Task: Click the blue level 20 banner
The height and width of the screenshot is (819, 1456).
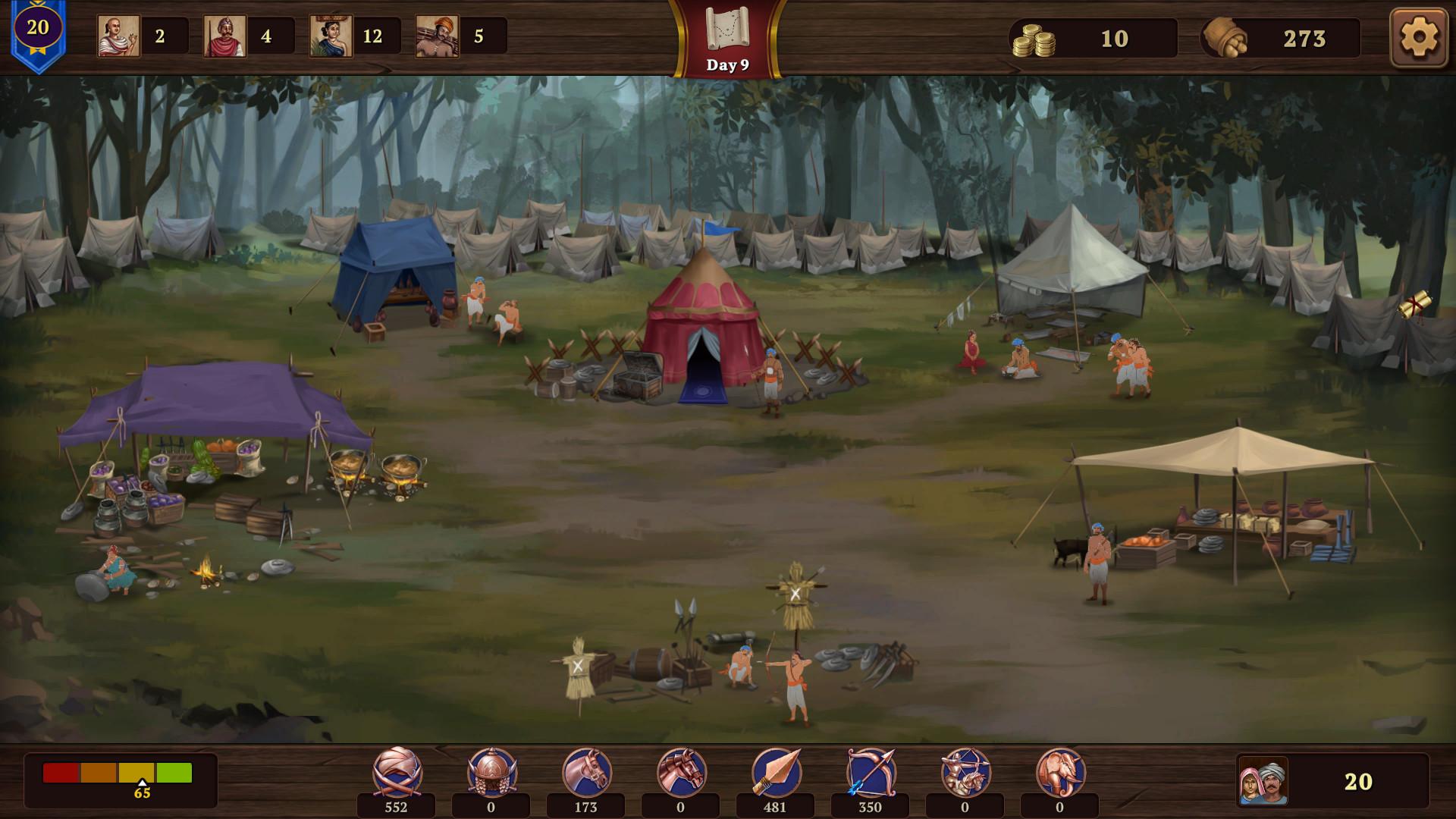Action: (x=38, y=32)
